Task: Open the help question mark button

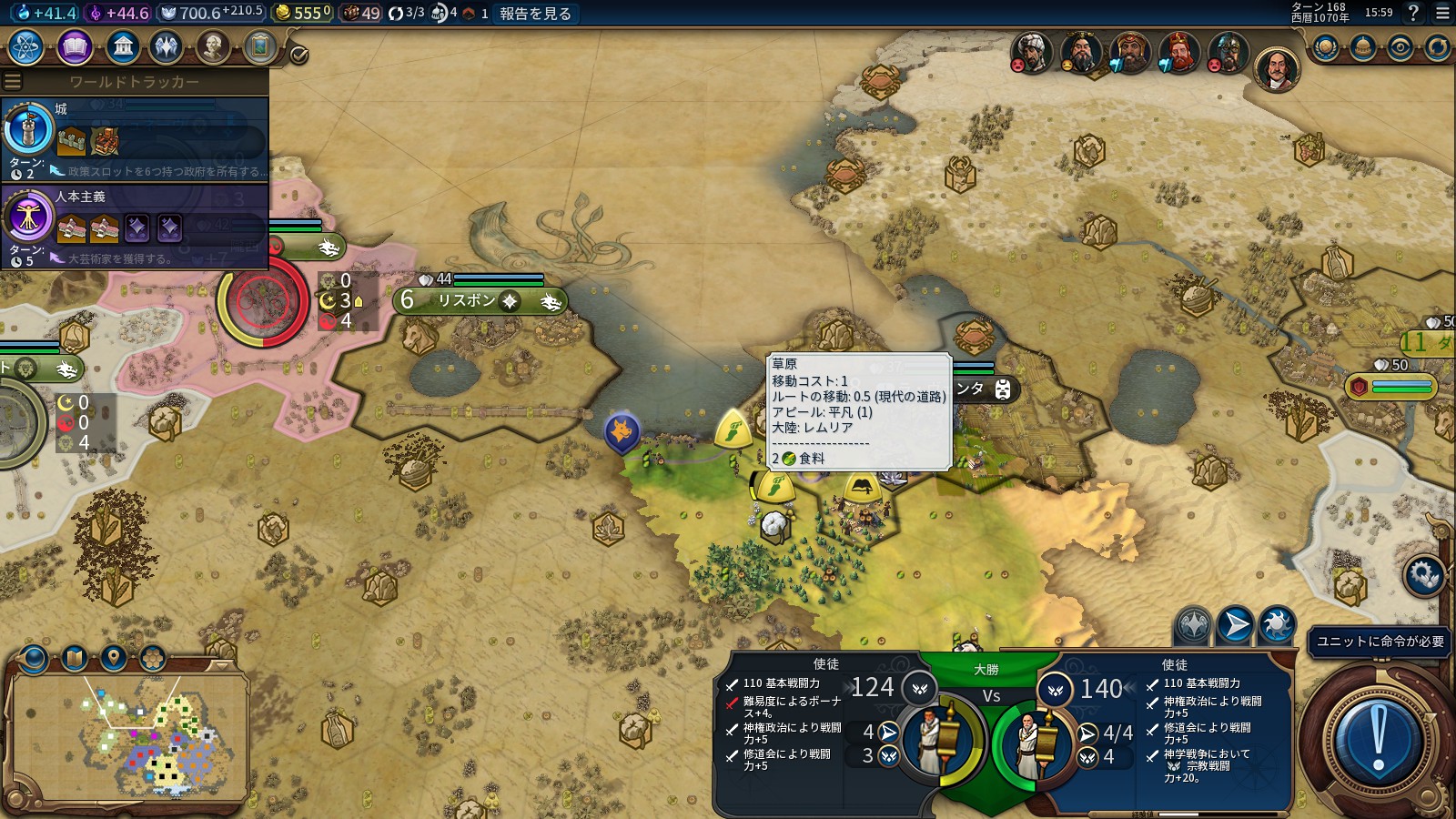Action: pyautogui.click(x=1413, y=13)
